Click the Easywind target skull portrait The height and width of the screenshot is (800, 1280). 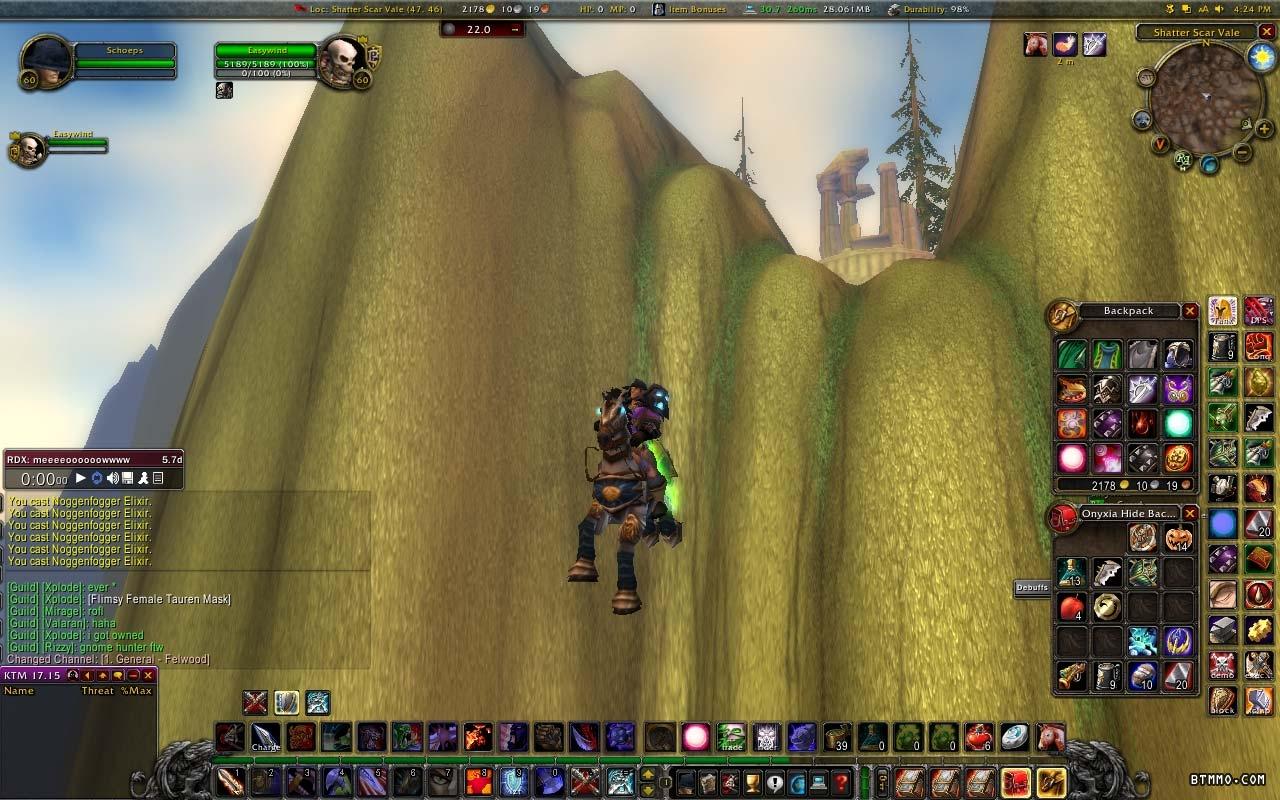click(342, 62)
